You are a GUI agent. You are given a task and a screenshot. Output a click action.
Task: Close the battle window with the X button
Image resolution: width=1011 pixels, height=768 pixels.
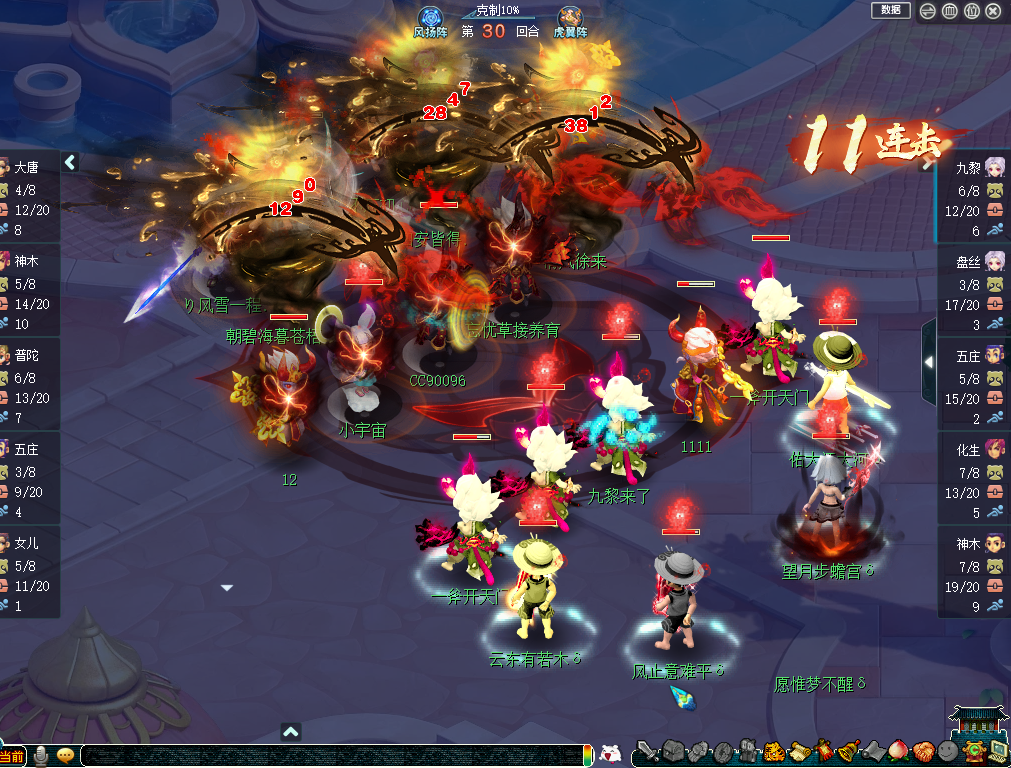click(x=993, y=11)
